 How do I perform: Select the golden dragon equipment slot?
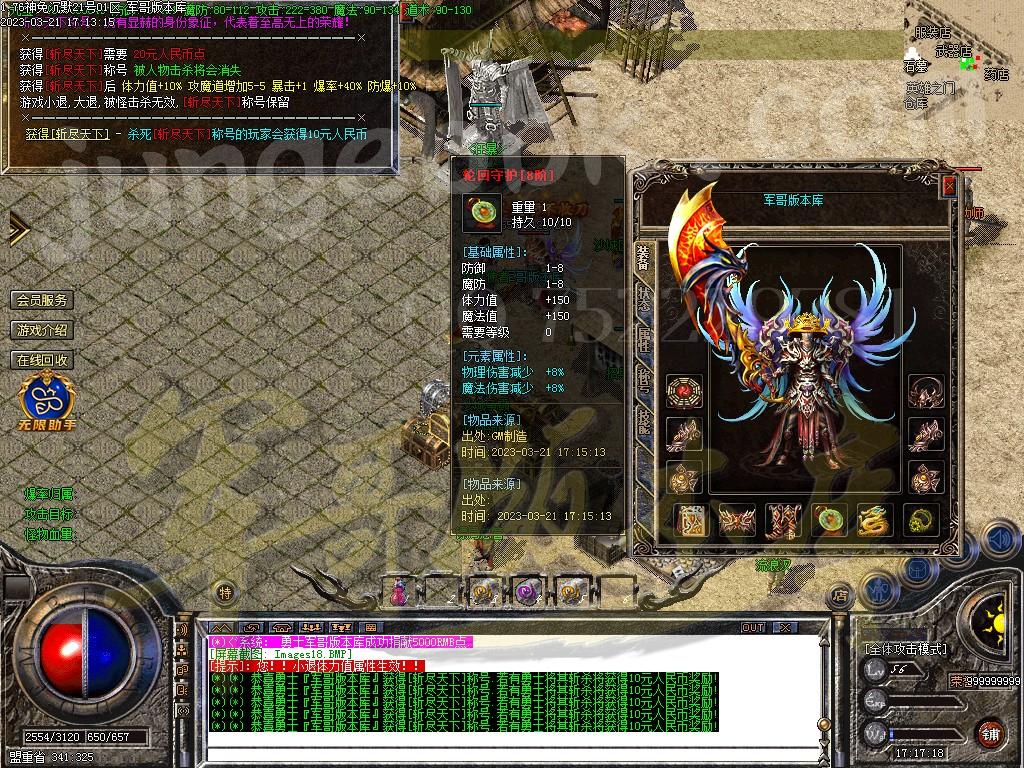click(x=874, y=520)
